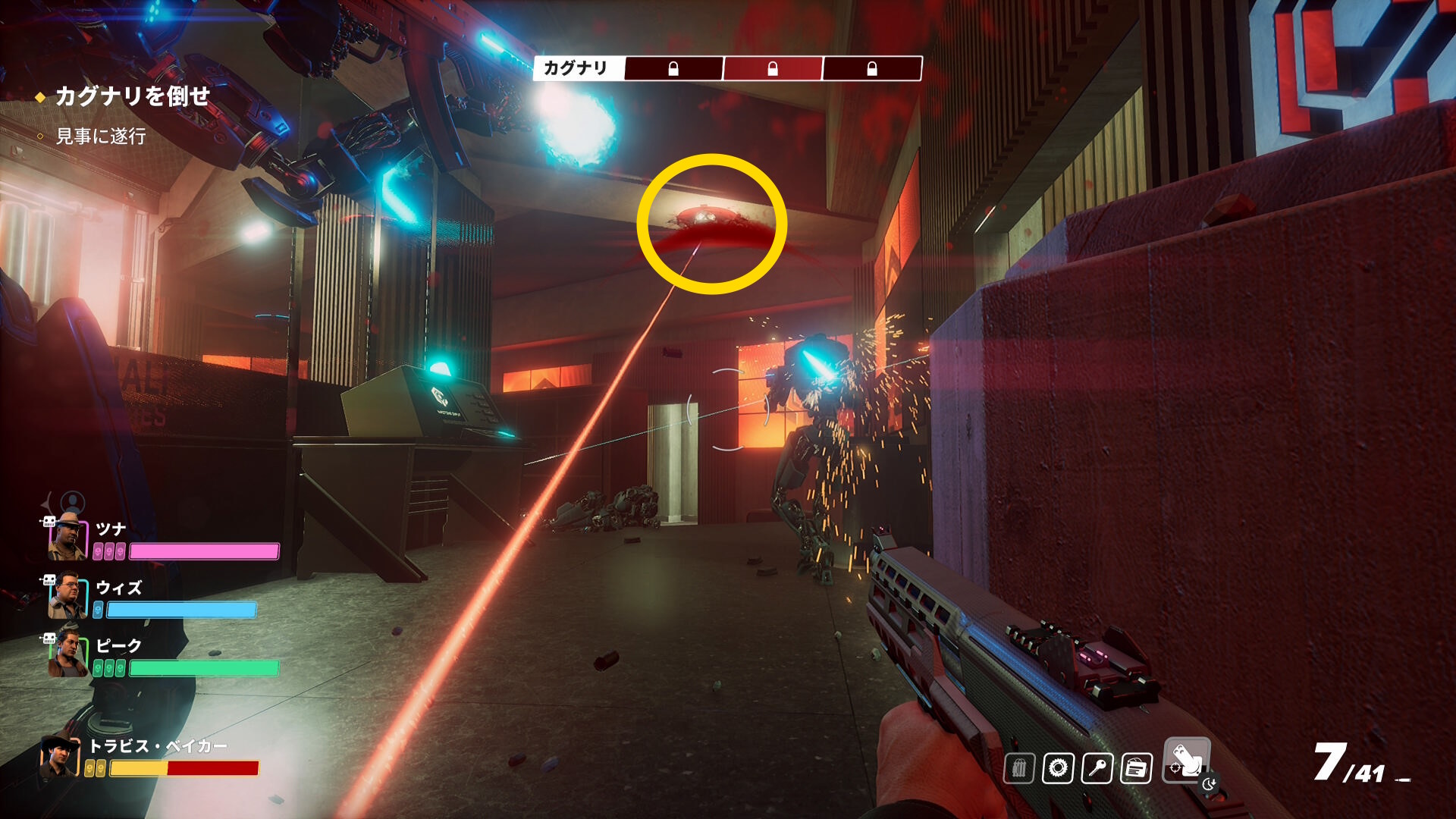Image resolution: width=1456 pixels, height=819 pixels.
Task: Select the ID keycard slot
Action: pyautogui.click(x=1136, y=768)
